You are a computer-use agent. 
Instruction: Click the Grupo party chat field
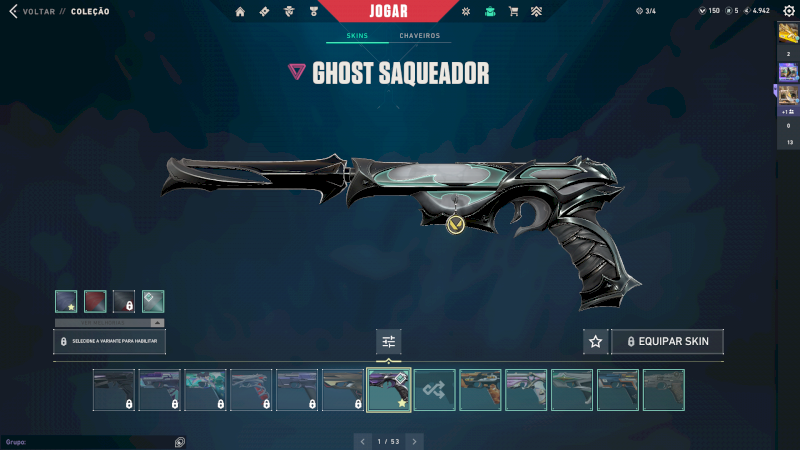(x=90, y=441)
